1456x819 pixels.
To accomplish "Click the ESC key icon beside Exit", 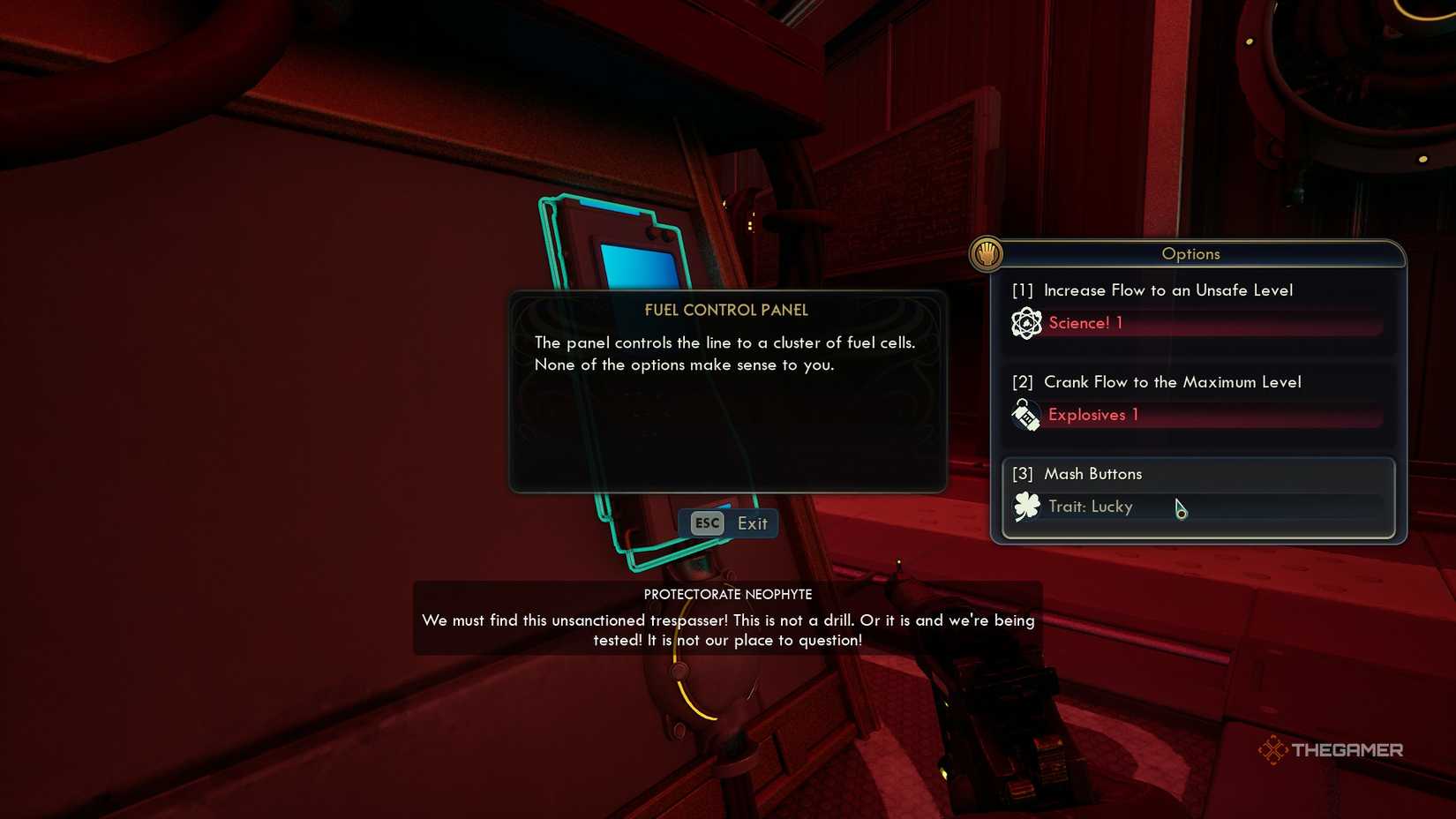I will click(706, 522).
